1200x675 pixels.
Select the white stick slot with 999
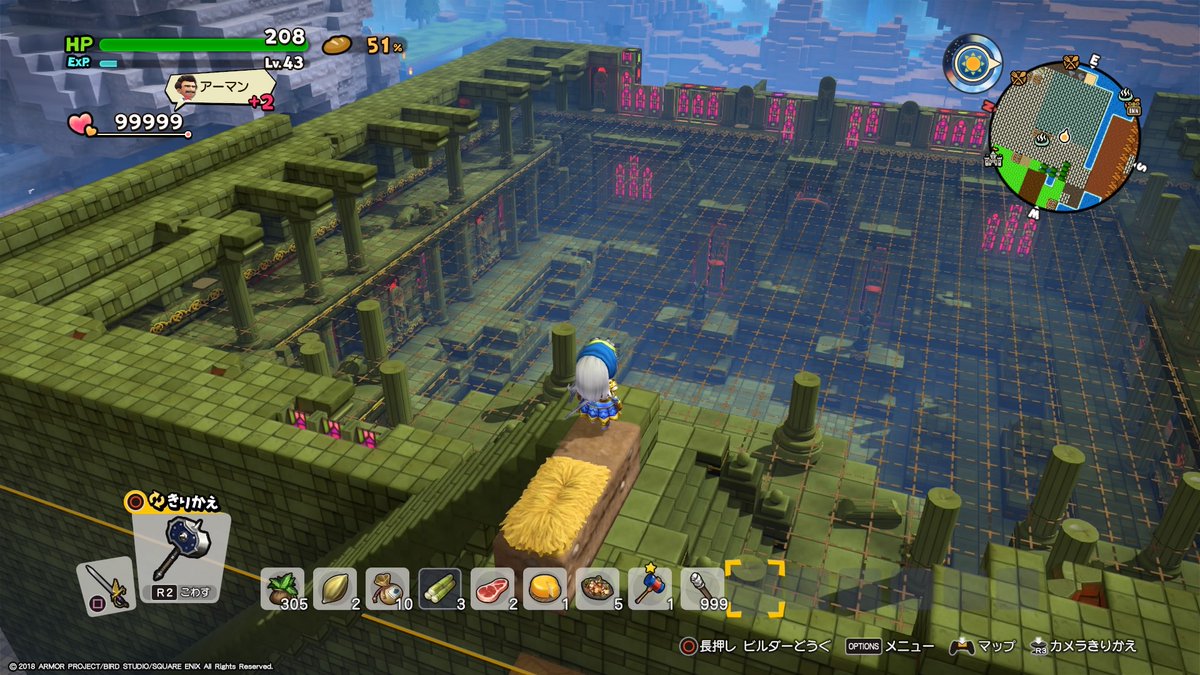coord(702,588)
